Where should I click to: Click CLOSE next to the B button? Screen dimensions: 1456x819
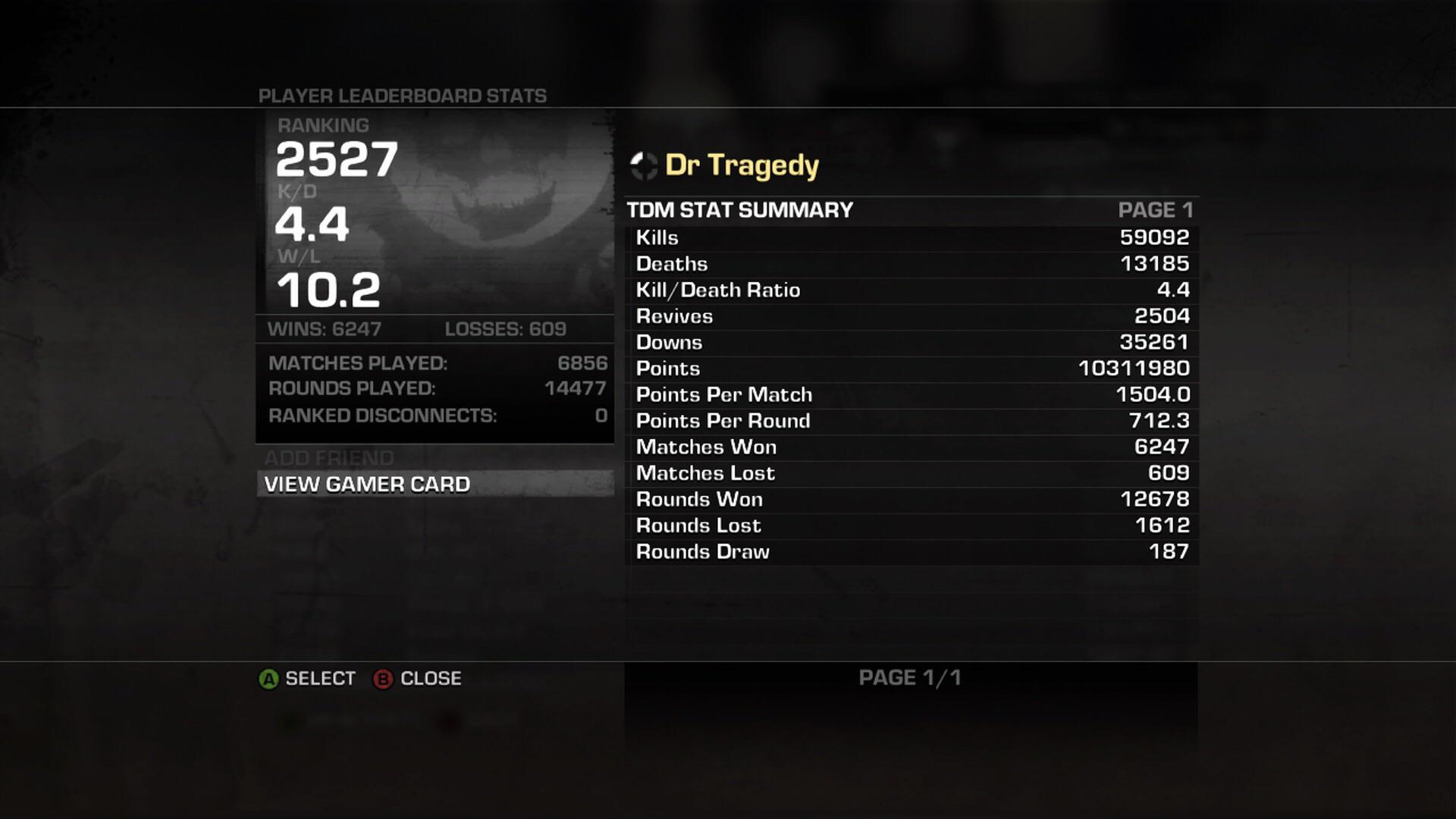click(x=429, y=679)
